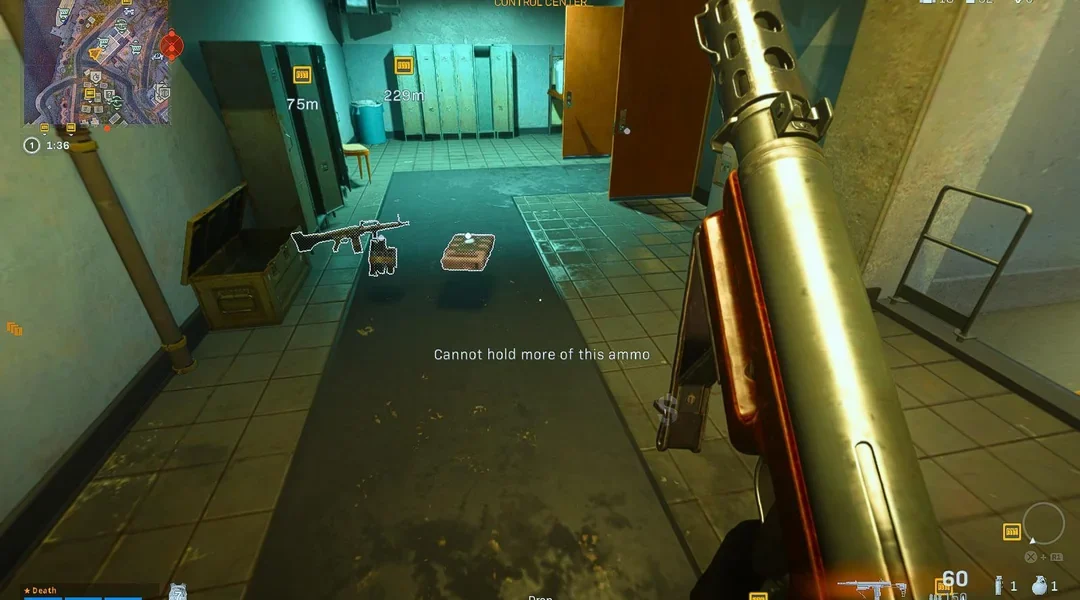Viewport: 1080px width, 600px height.
Task: Select the equipped submachine gun icon
Action: click(x=871, y=587)
